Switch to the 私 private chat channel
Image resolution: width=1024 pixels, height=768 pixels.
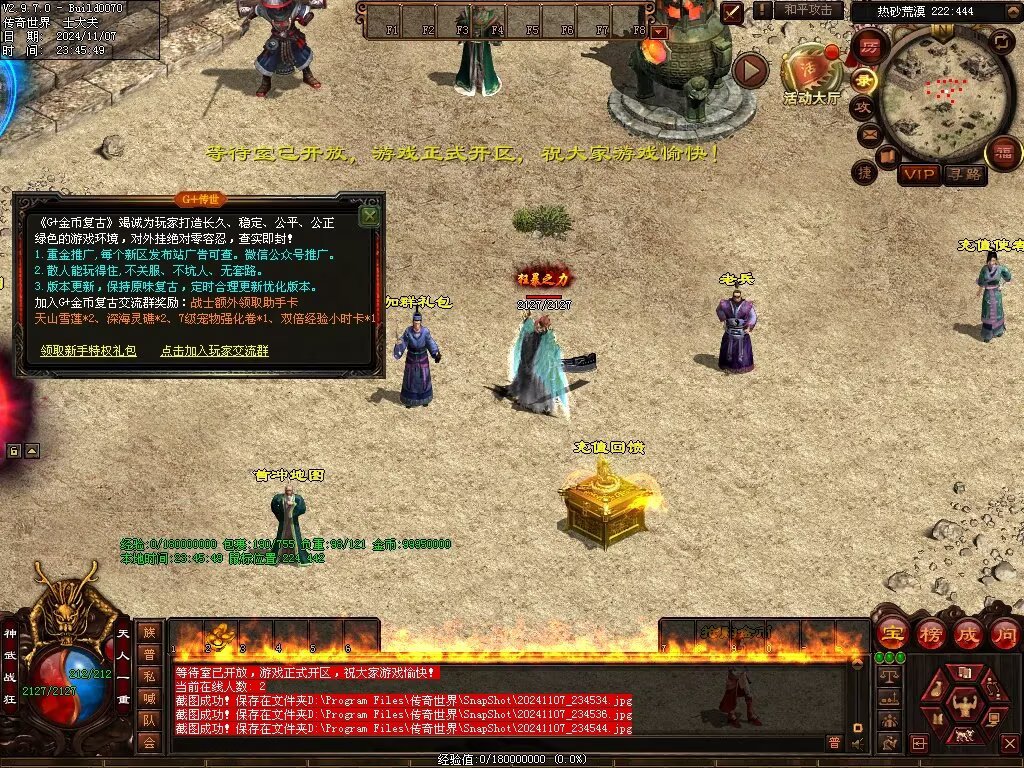(x=149, y=676)
